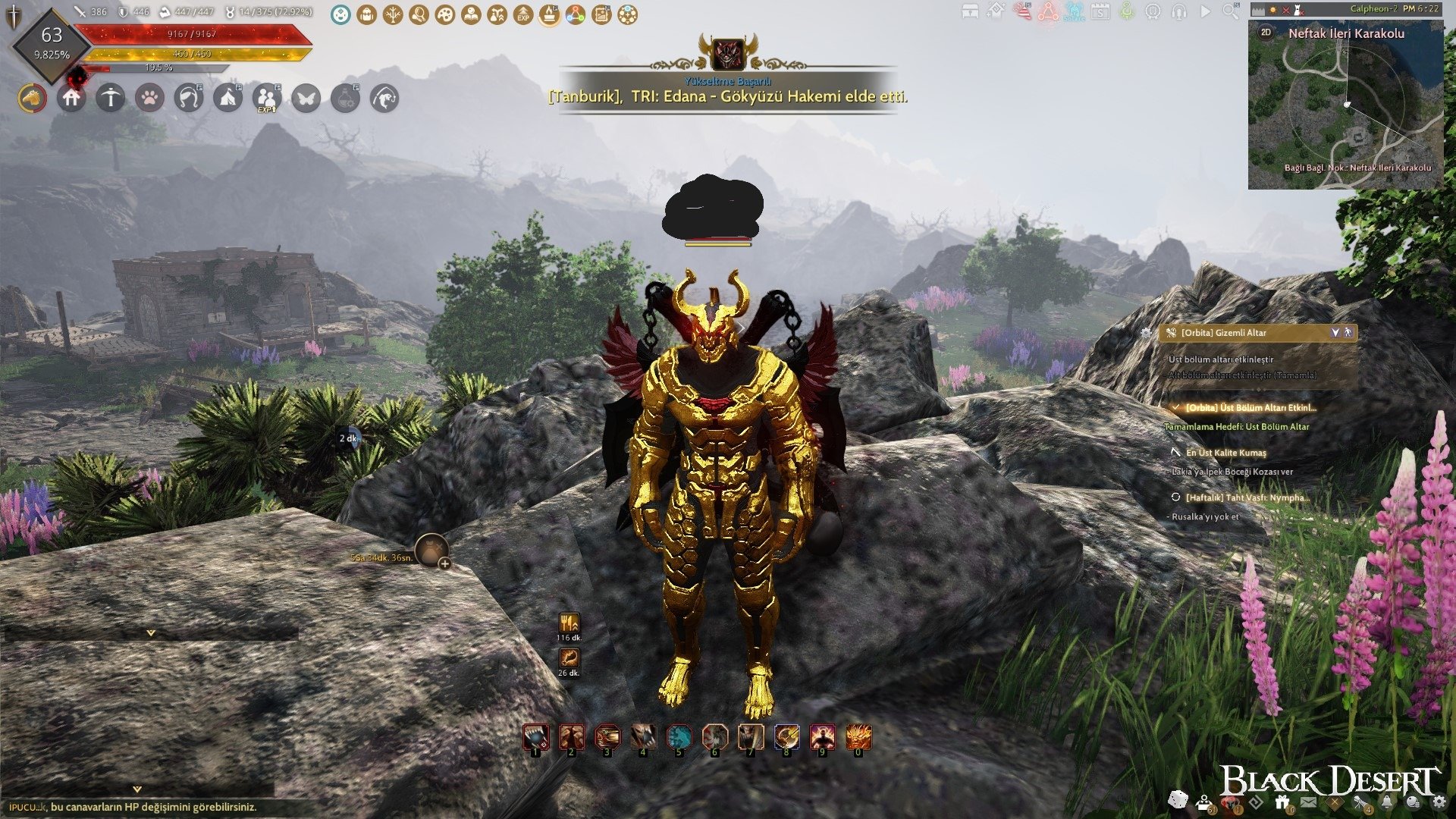
Task: Click the gift box icon showing 10
Action: [x=1282, y=801]
